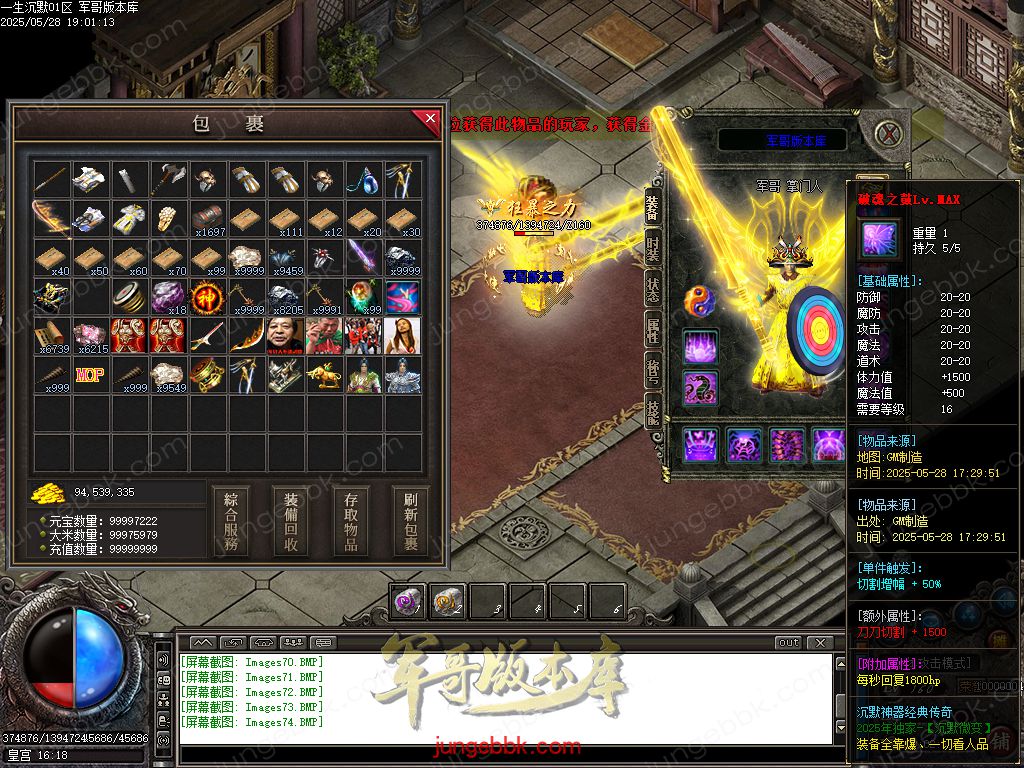Open 存取物品 item storage
Image resolution: width=1024 pixels, height=768 pixels.
click(351, 522)
